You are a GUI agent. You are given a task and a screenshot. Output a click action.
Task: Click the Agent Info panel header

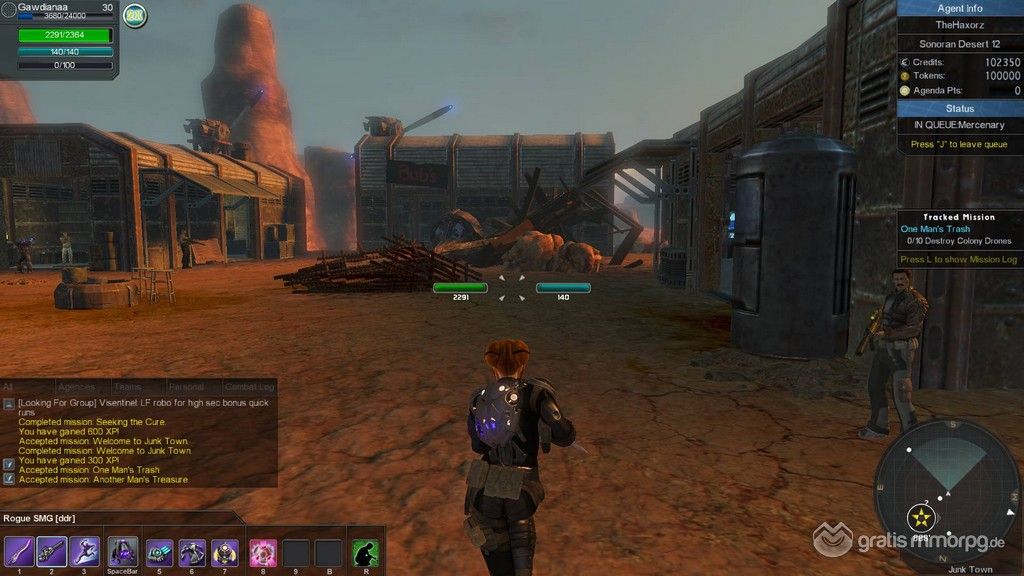[960, 8]
